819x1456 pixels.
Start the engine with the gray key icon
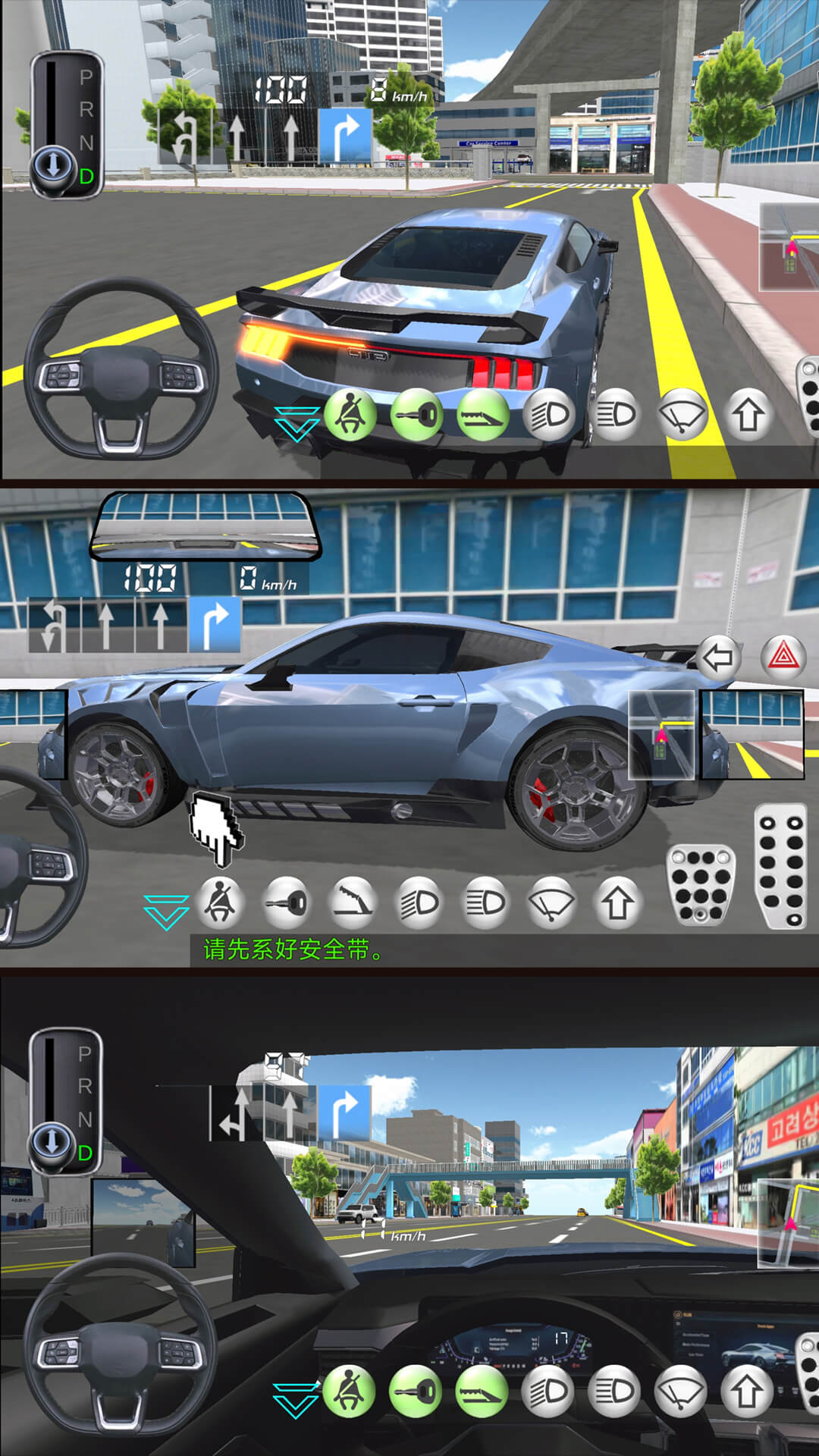click(287, 902)
